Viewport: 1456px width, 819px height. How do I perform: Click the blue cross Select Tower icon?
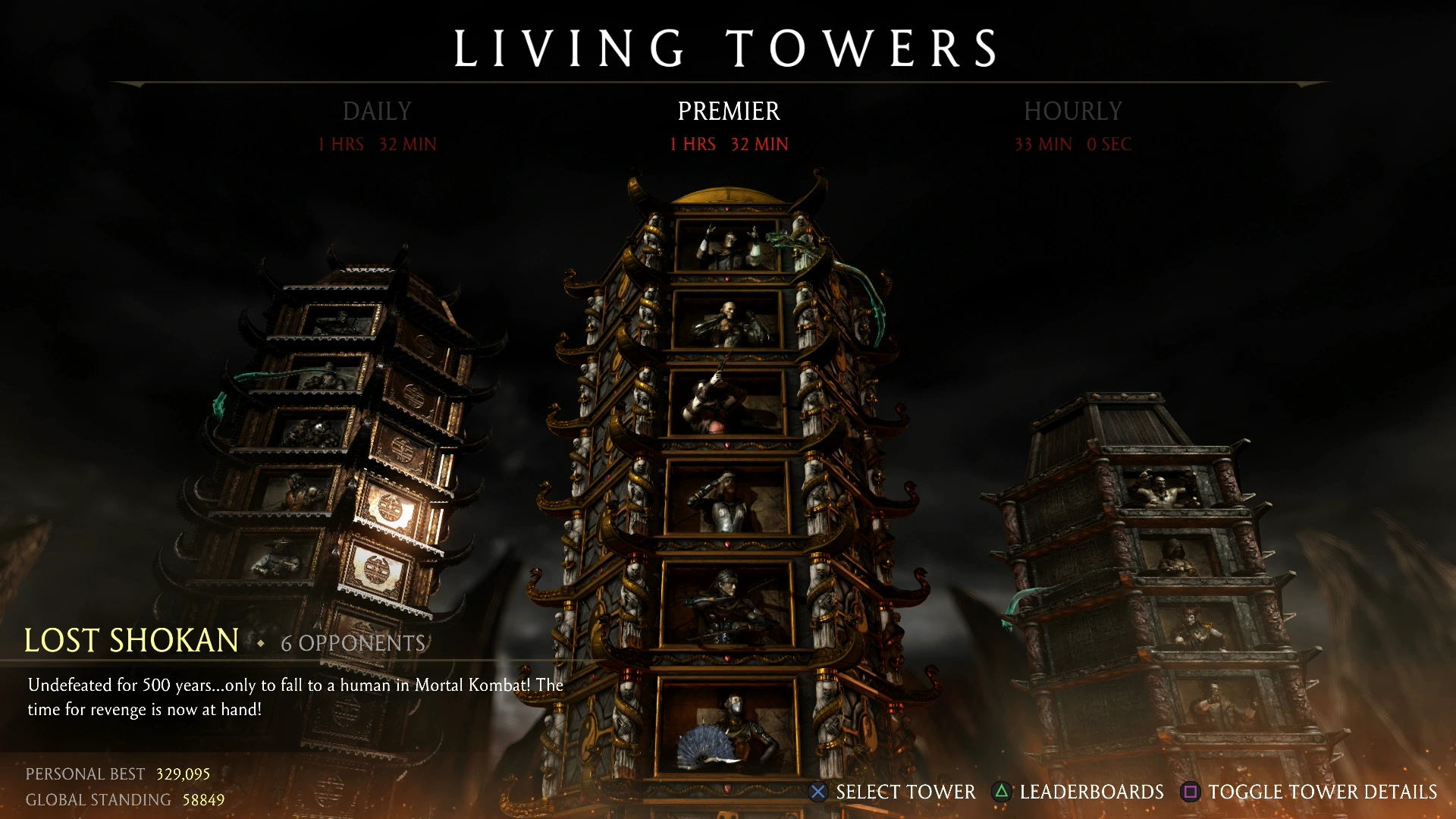817,792
